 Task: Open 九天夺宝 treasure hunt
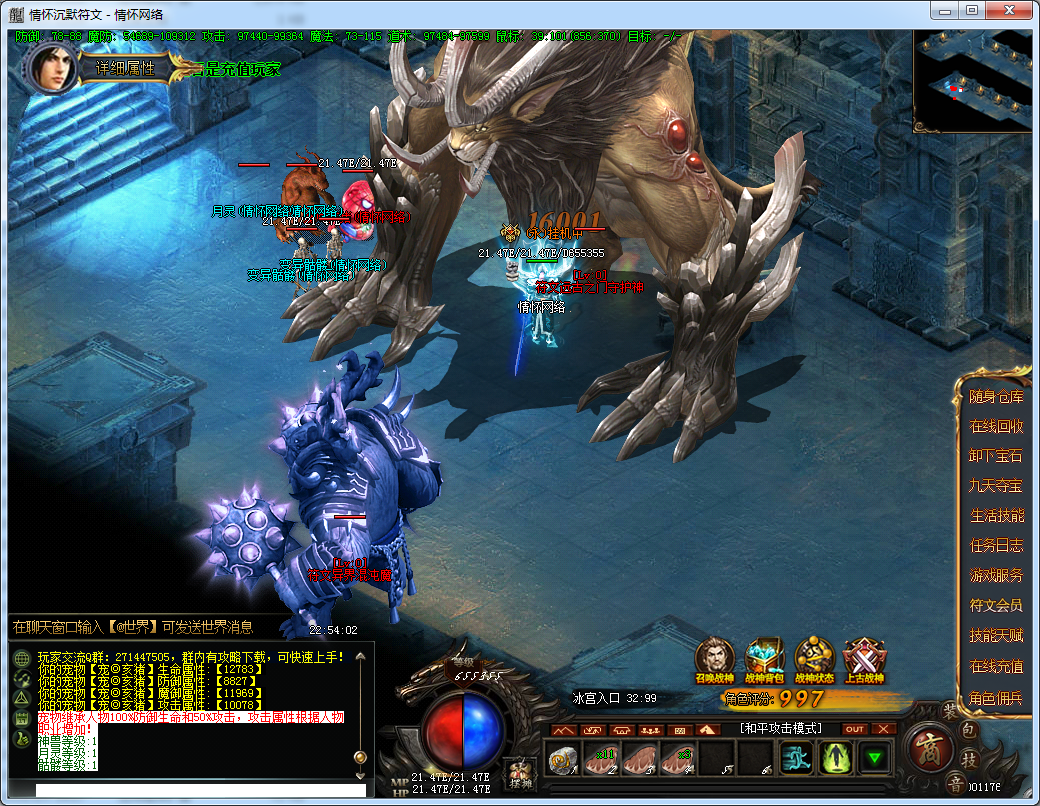(x=996, y=486)
